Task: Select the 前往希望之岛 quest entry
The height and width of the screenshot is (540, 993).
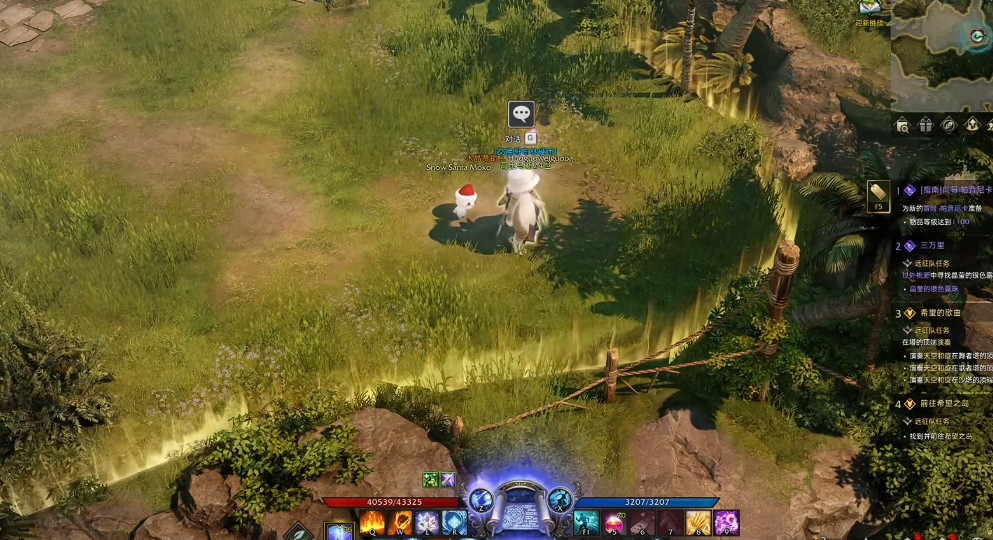Action: coord(944,404)
